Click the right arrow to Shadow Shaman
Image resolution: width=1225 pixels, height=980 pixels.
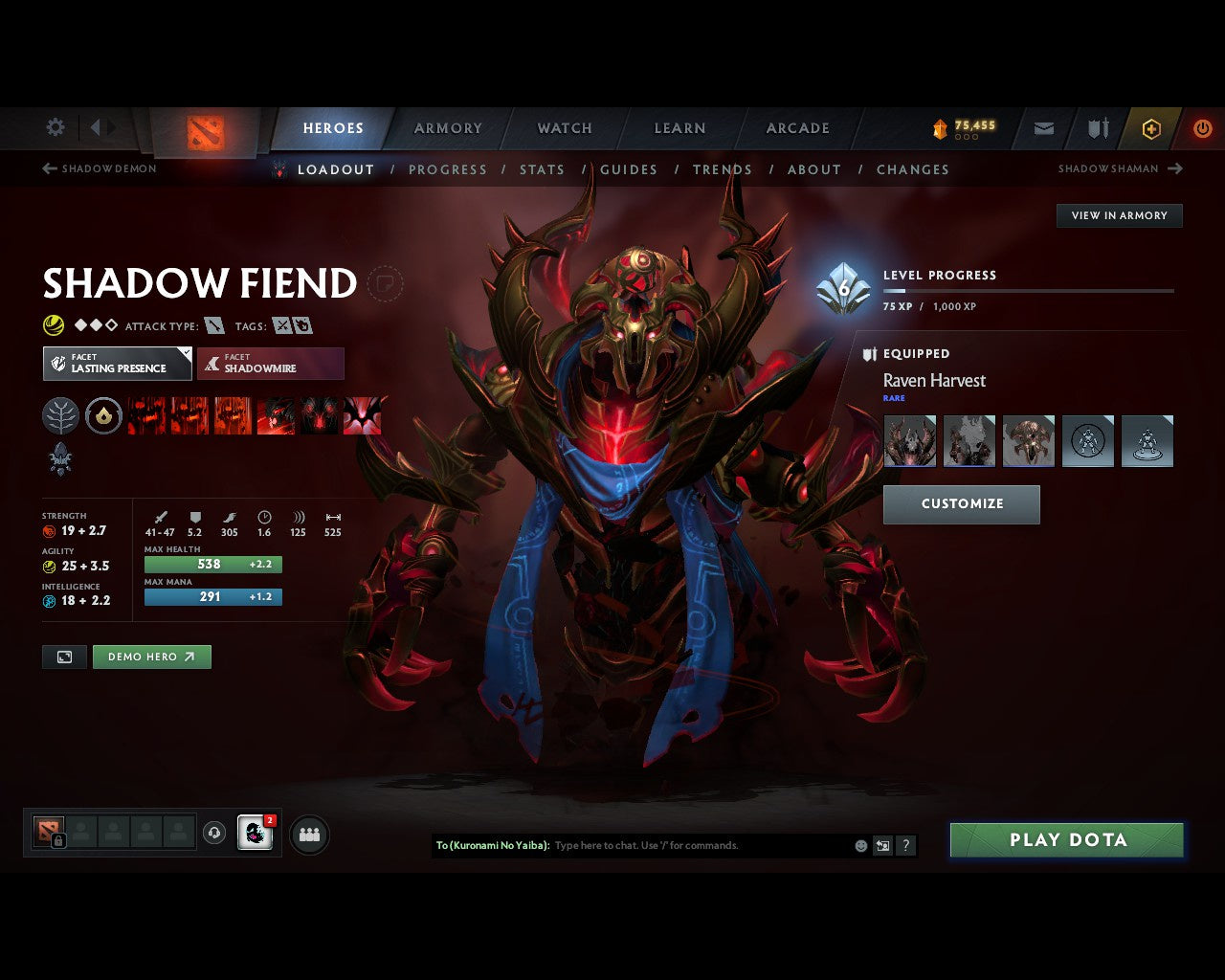tap(1175, 168)
